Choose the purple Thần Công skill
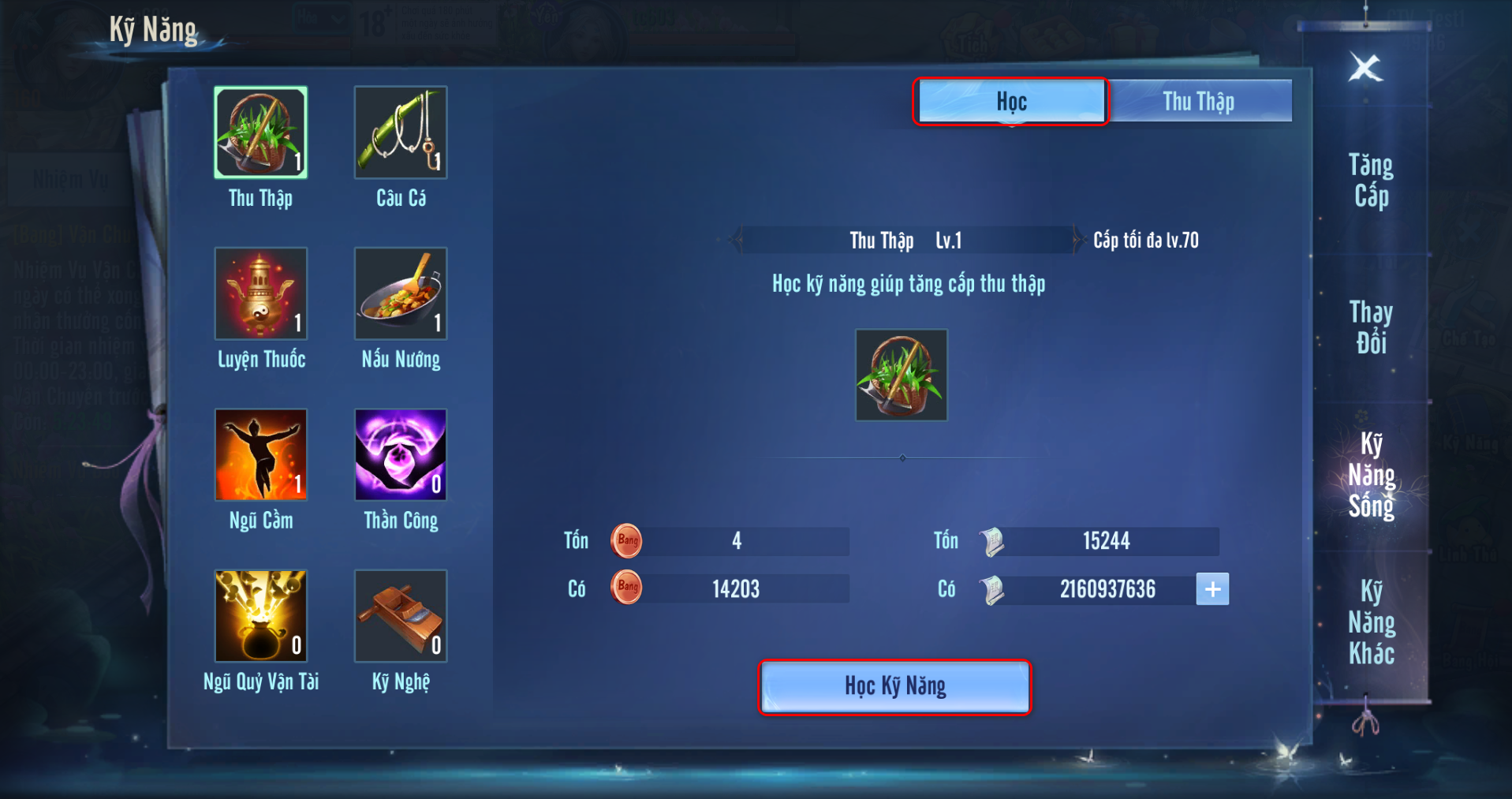Viewport: 1512px width, 799px height. (x=401, y=454)
